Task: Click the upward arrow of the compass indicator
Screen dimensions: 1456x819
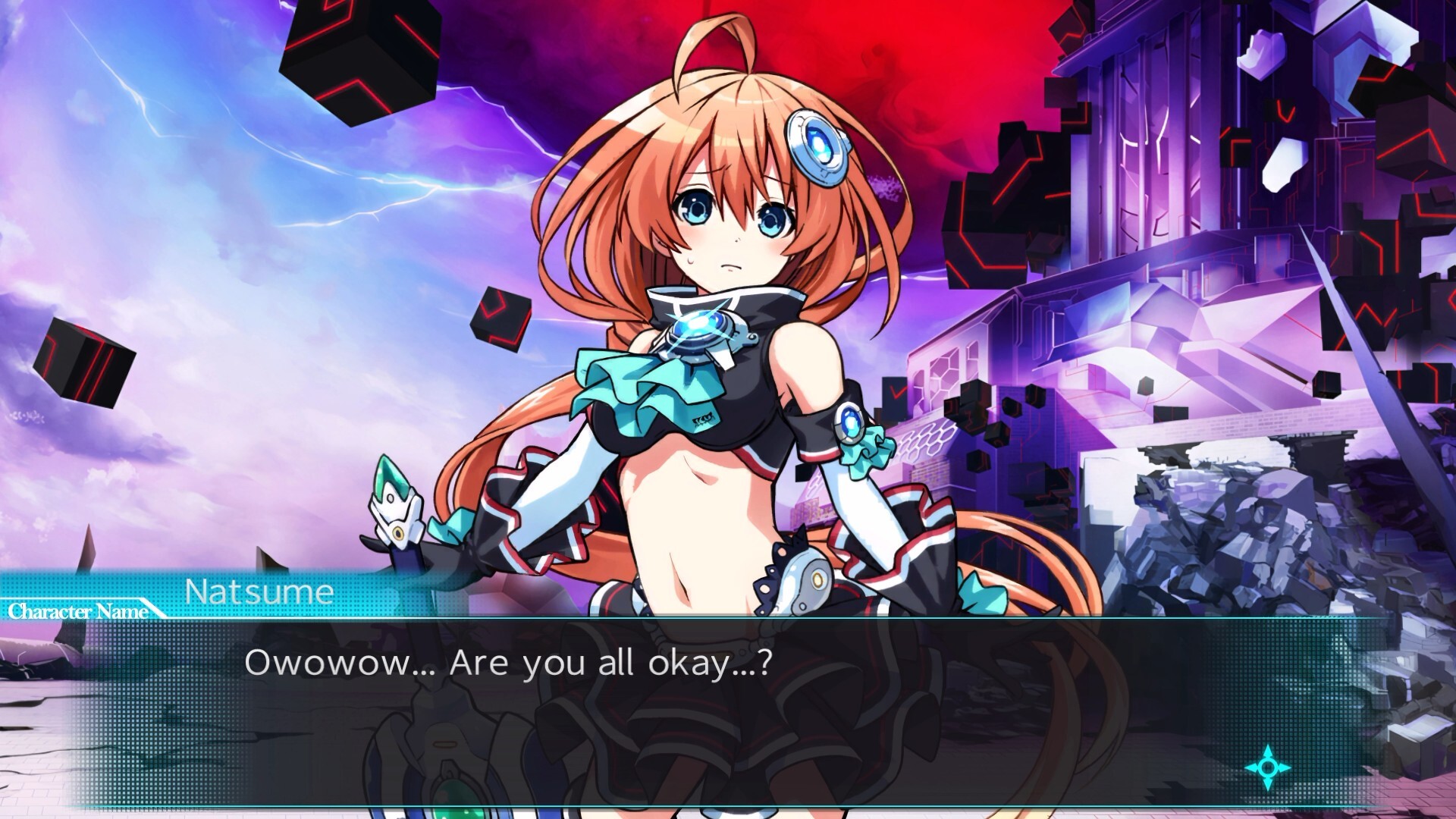Action: click(1267, 750)
